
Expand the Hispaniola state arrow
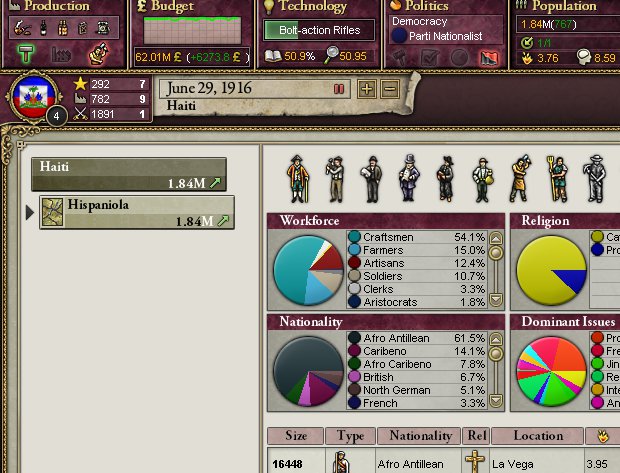tap(30, 212)
